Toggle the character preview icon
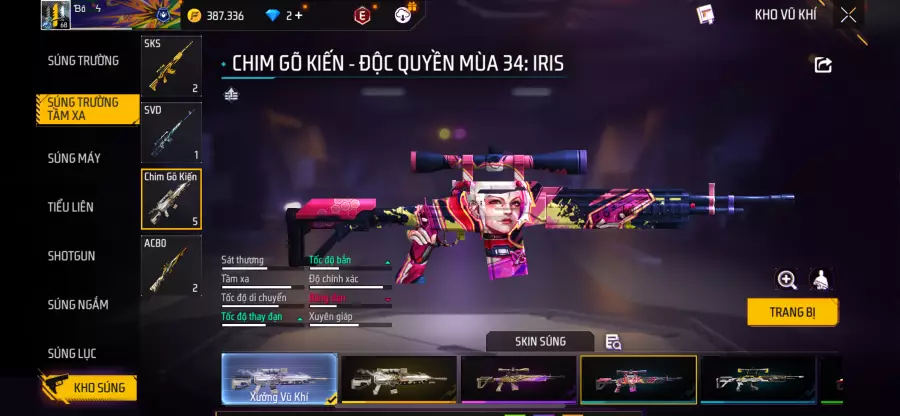This screenshot has width=900, height=416. (821, 280)
